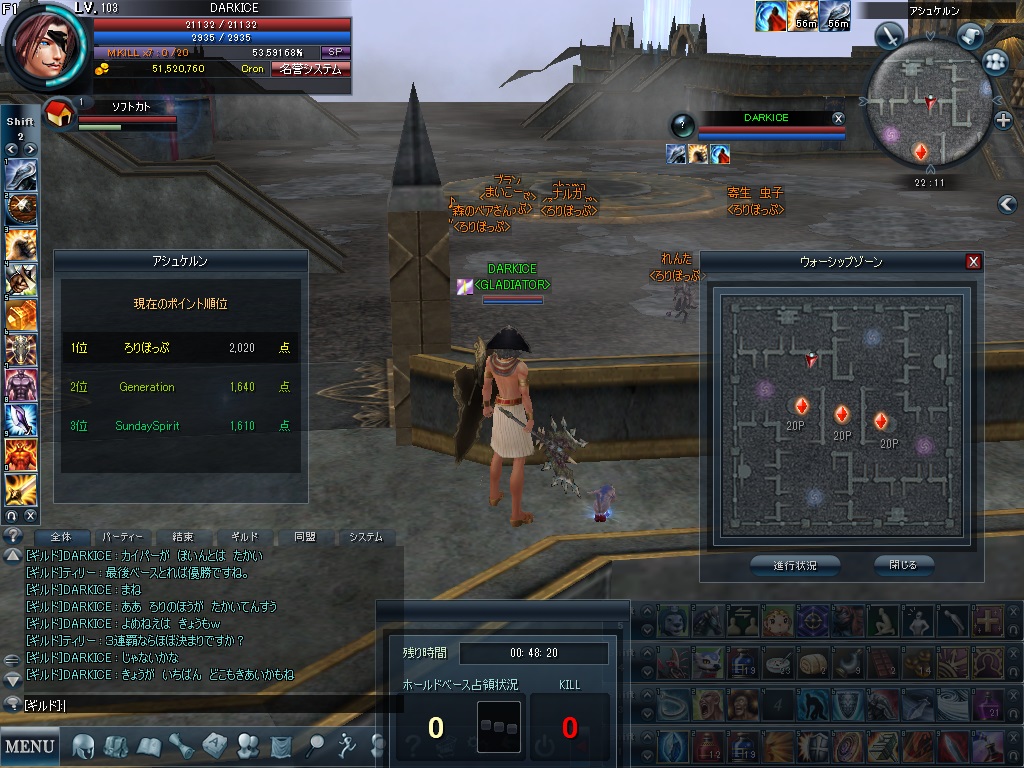
Task: Open the group members icon near minimap
Action: (x=995, y=62)
